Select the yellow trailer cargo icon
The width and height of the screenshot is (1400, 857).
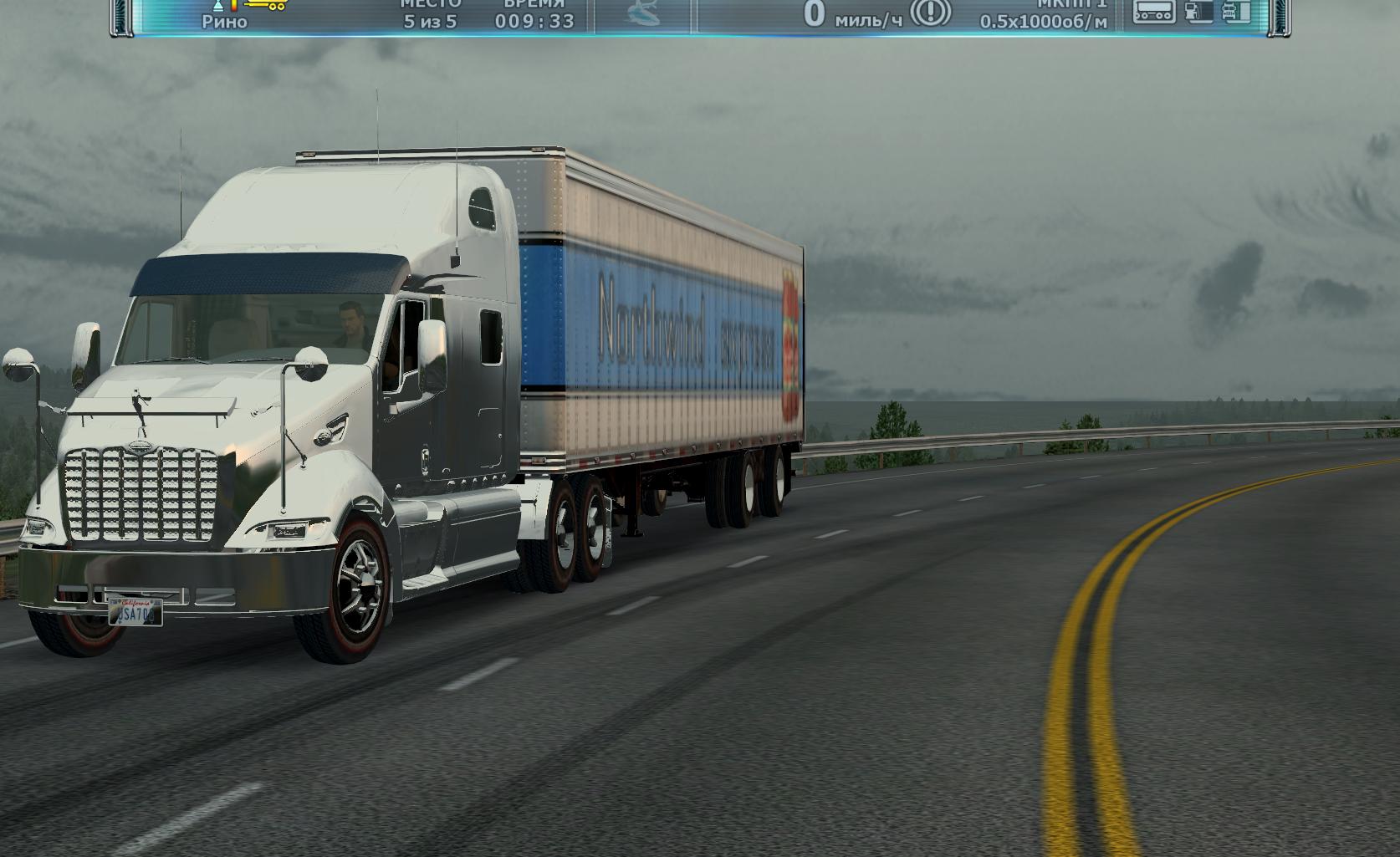[x=264, y=6]
